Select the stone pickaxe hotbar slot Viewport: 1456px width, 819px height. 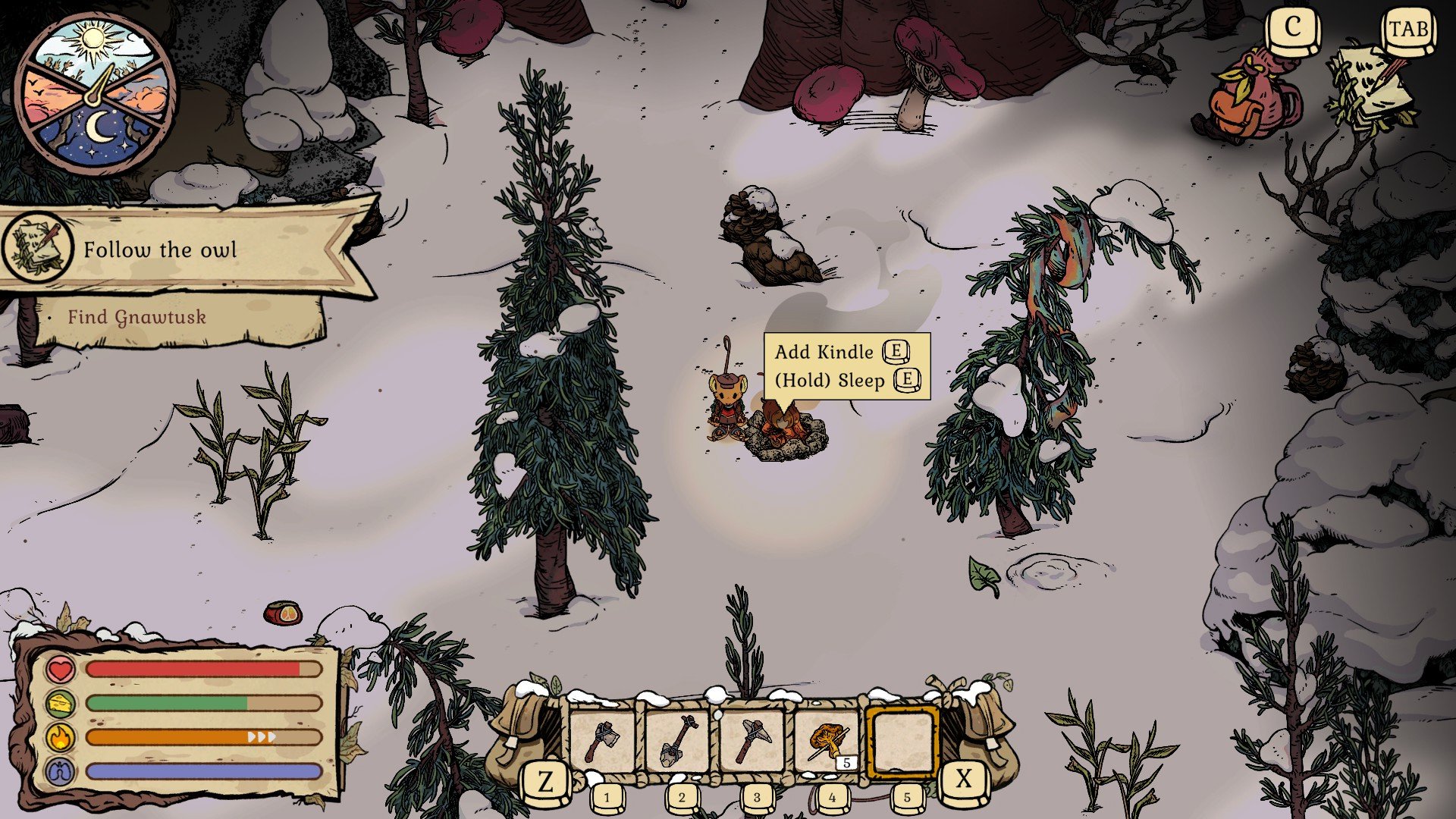coord(753,741)
